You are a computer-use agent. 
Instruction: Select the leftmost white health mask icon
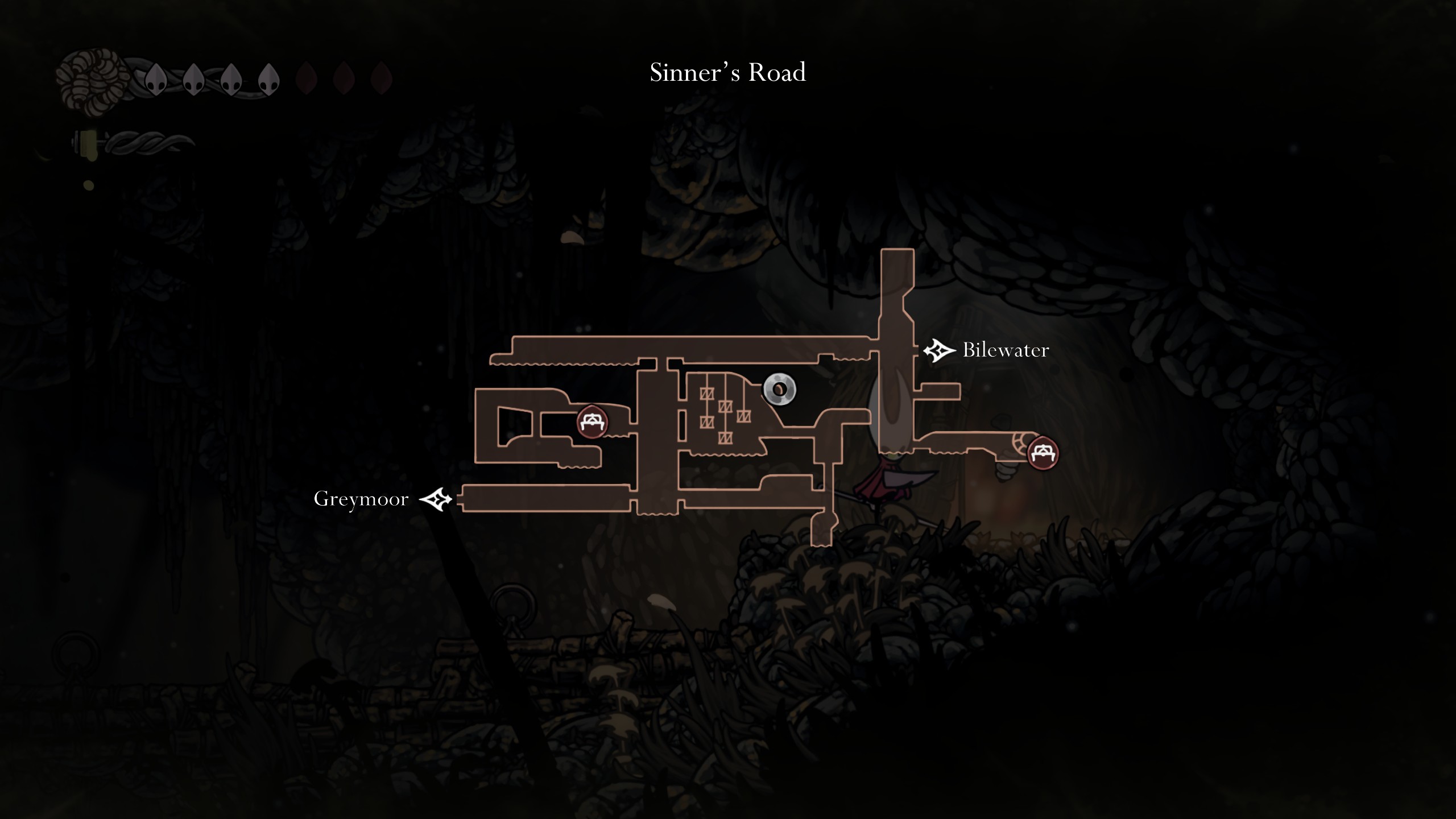155,81
